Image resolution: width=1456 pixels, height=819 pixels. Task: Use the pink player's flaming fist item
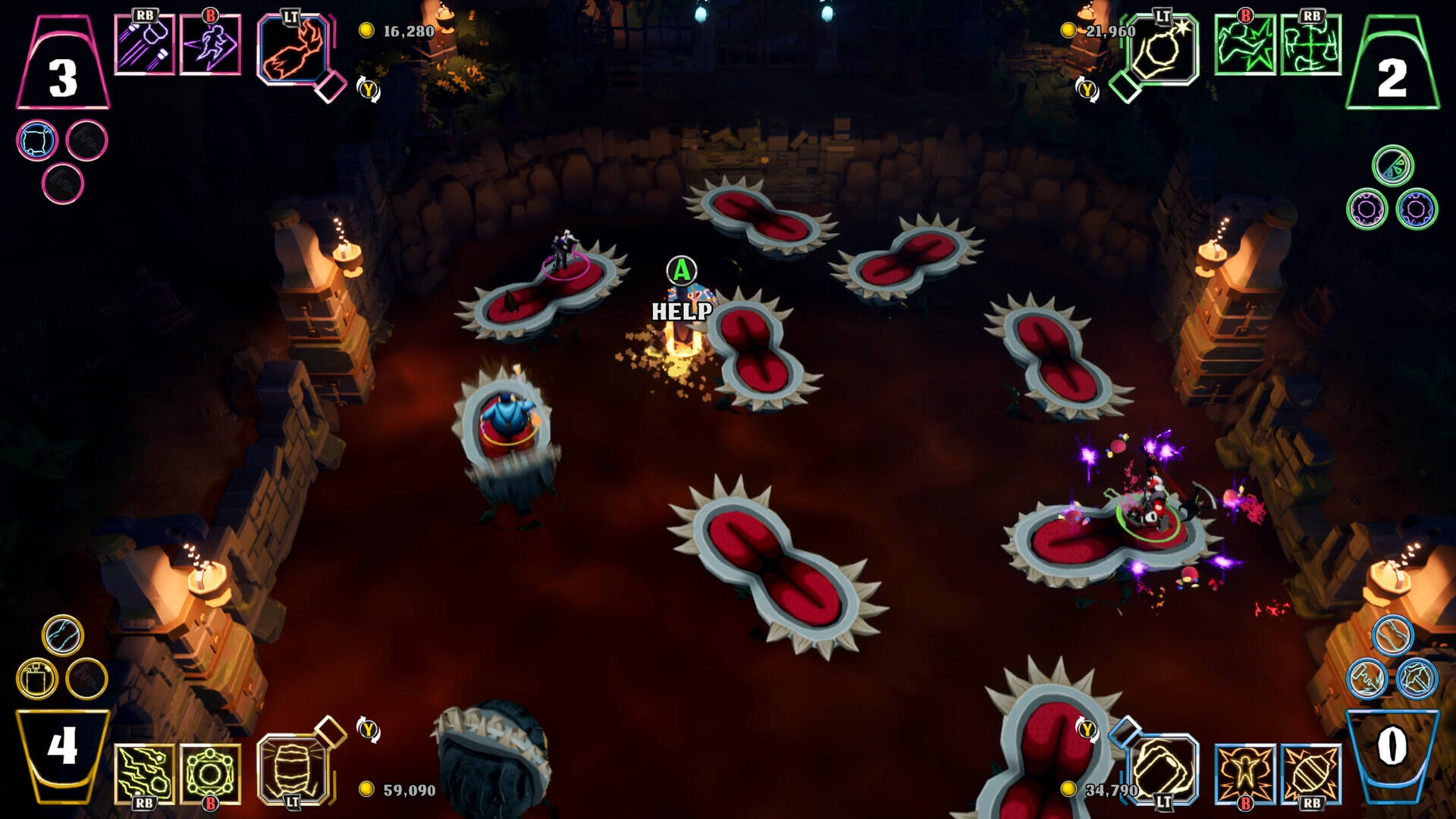[x=293, y=49]
